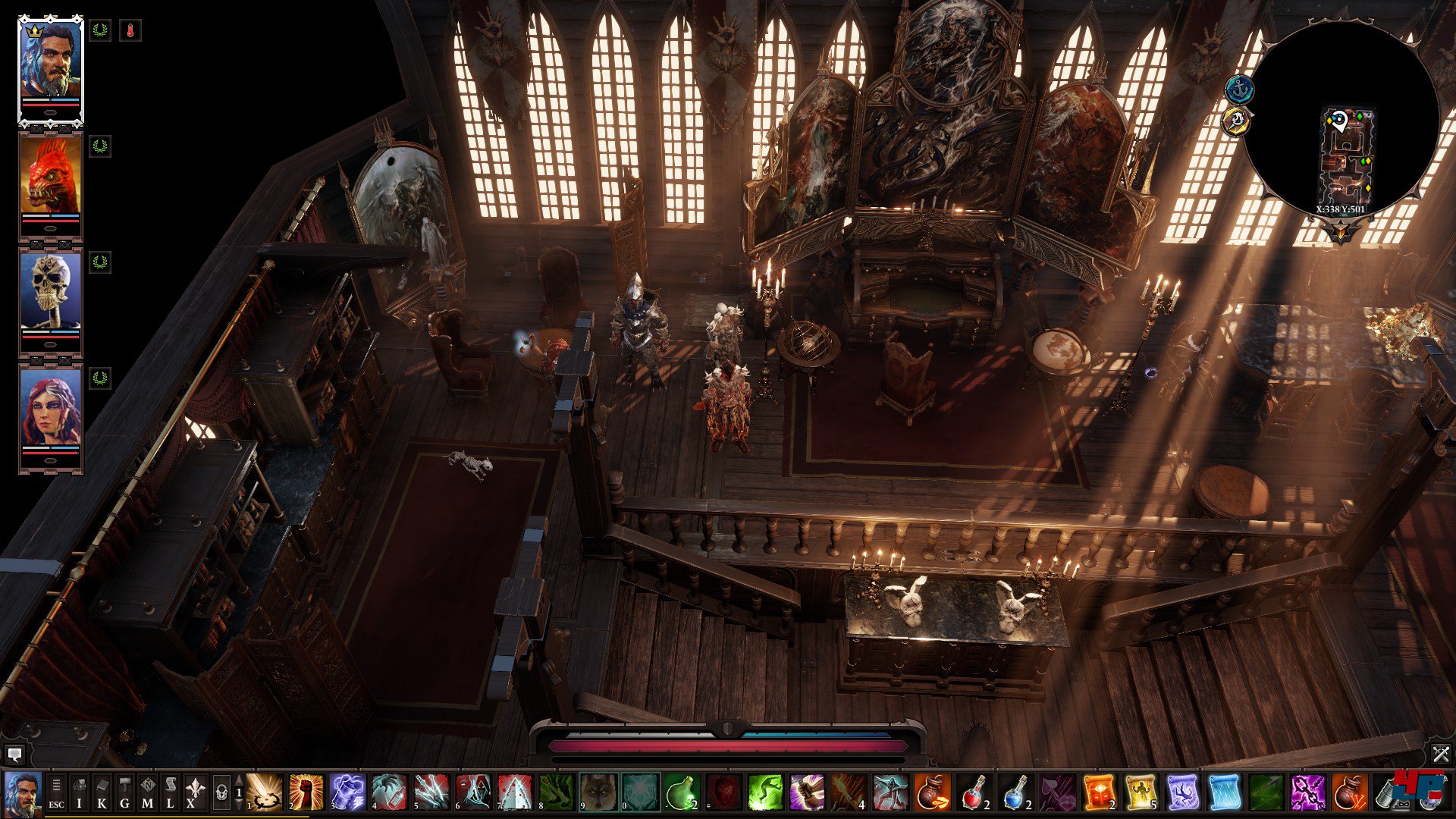Open the skills book labeled K
Screen dimensions: 1456x819
(102, 792)
